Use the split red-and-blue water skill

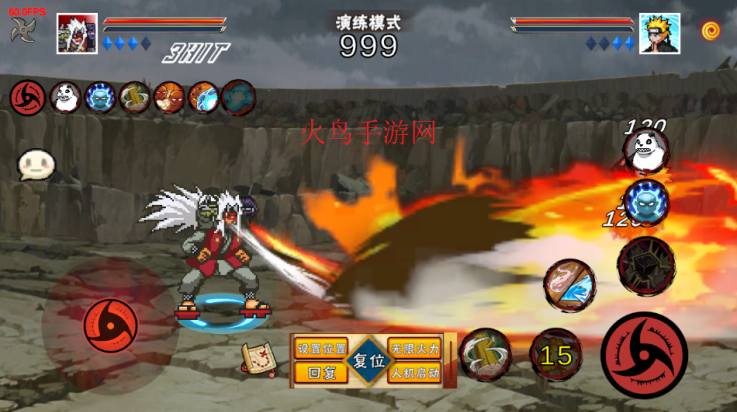click(569, 286)
